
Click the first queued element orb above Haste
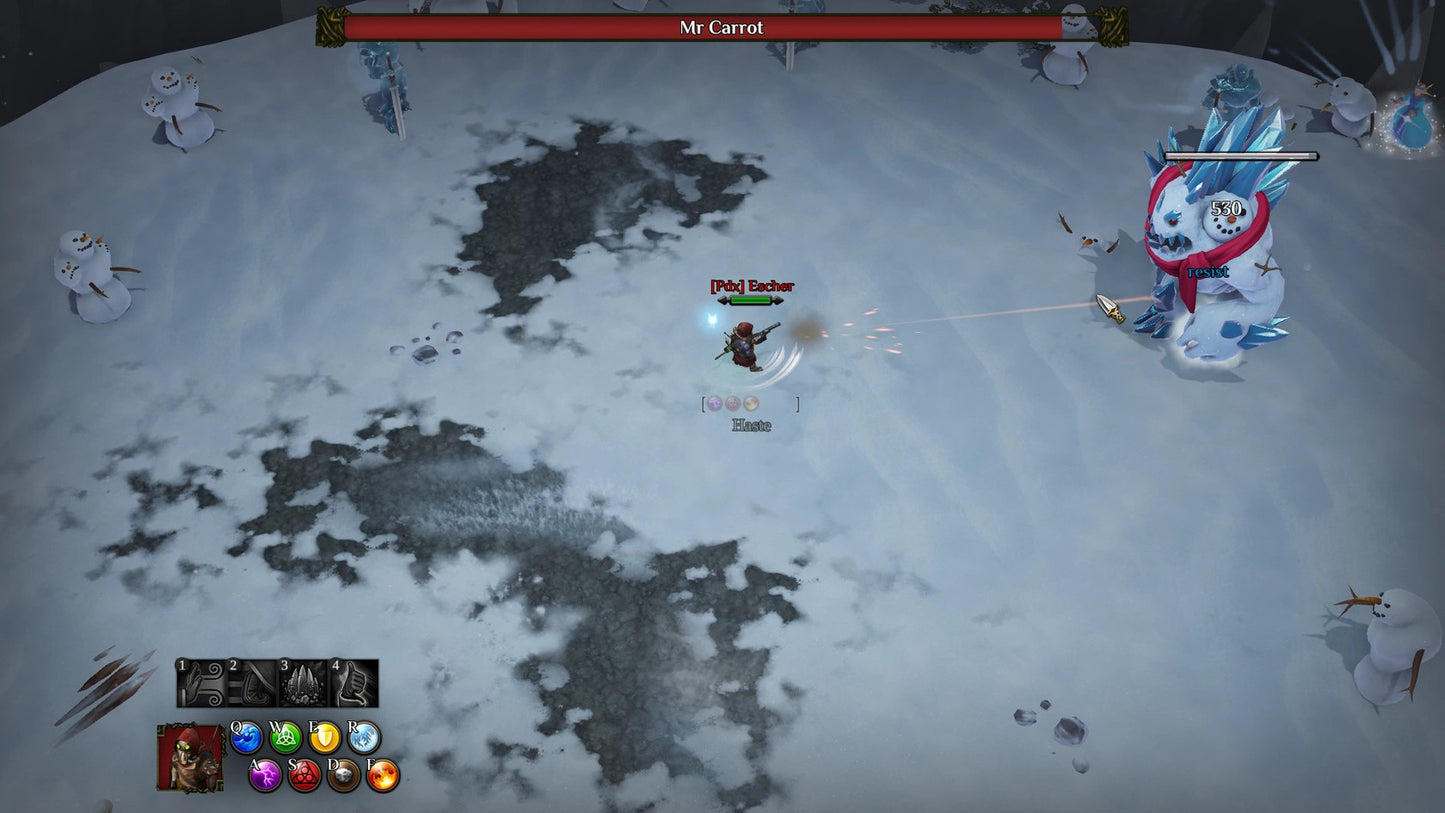click(x=716, y=403)
